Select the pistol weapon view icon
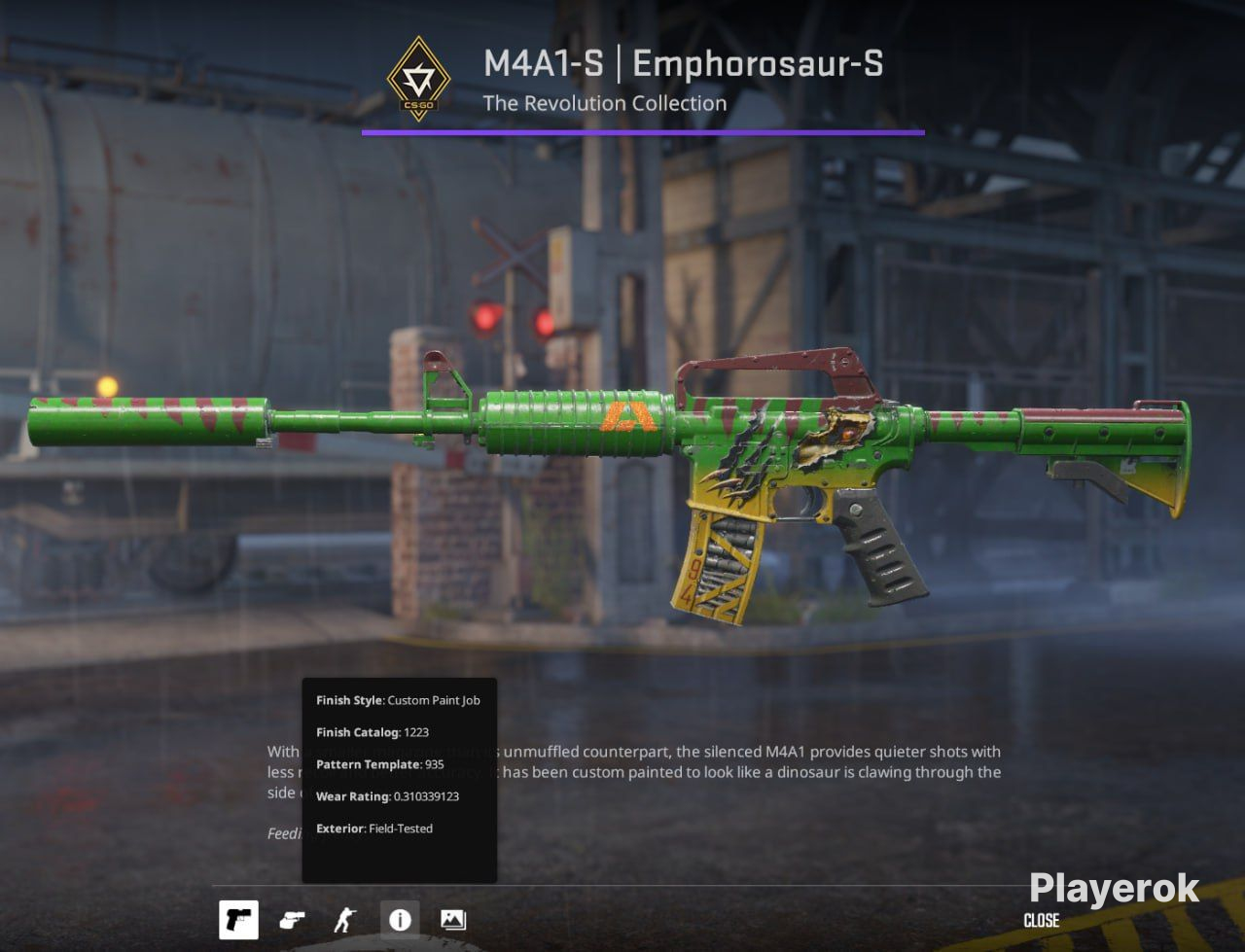The width and height of the screenshot is (1245, 952). 238,919
